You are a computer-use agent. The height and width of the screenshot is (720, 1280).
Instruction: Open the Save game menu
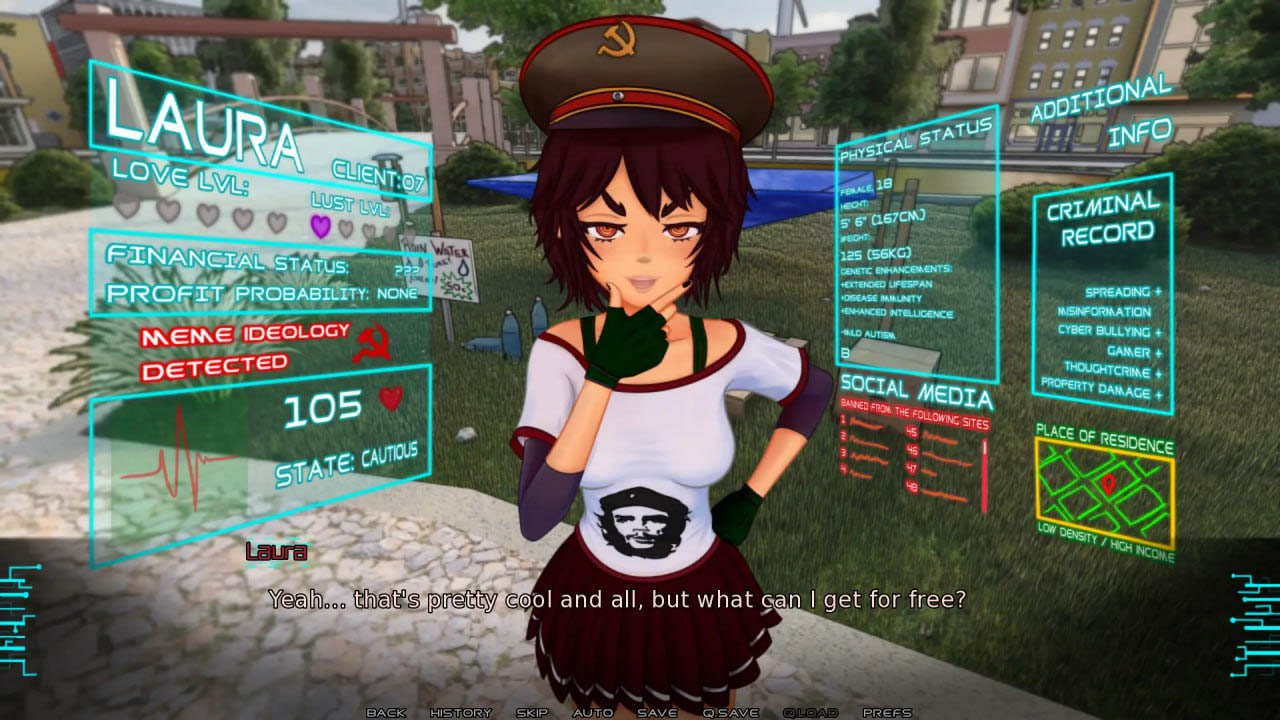[657, 712]
